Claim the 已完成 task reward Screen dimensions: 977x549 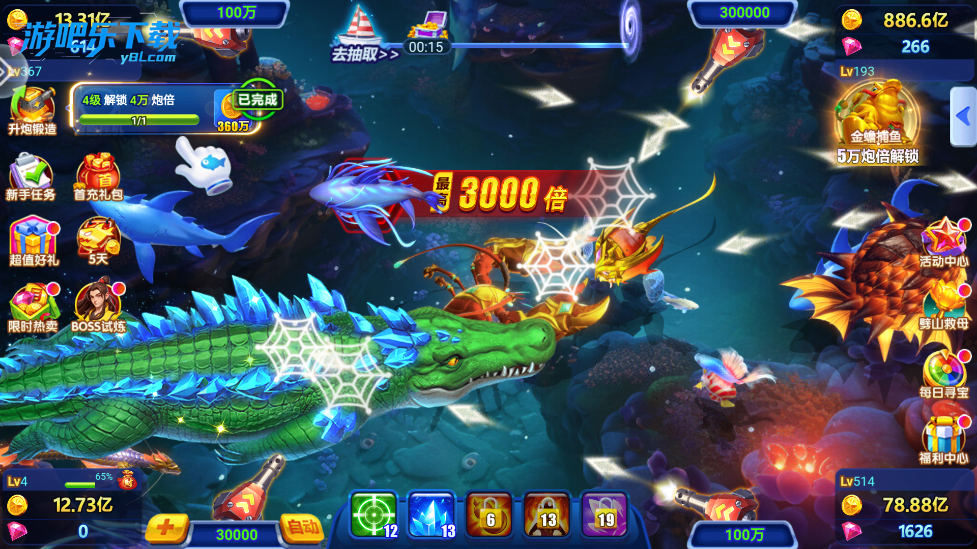pyautogui.click(x=257, y=99)
